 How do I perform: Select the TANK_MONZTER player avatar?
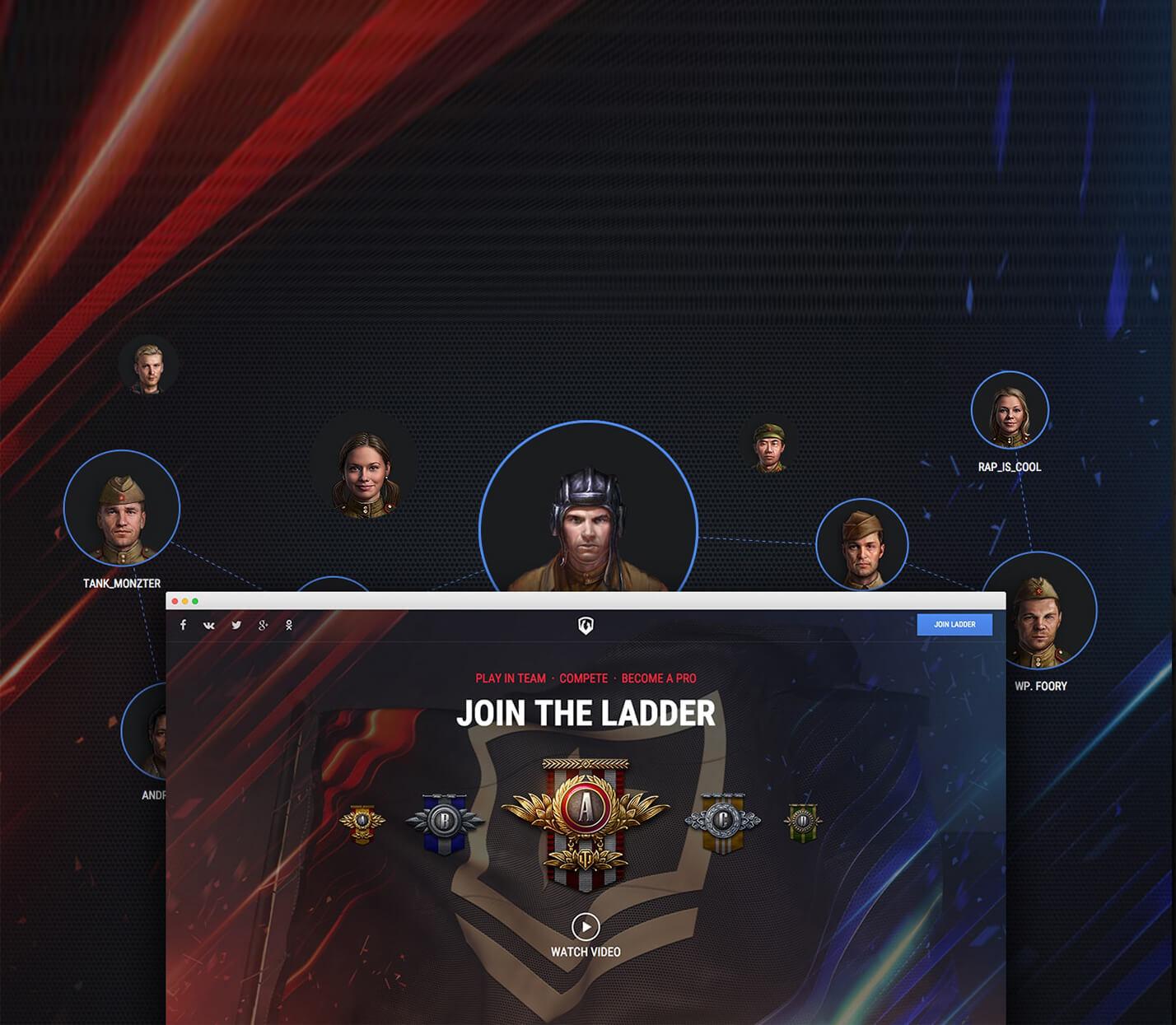122,508
